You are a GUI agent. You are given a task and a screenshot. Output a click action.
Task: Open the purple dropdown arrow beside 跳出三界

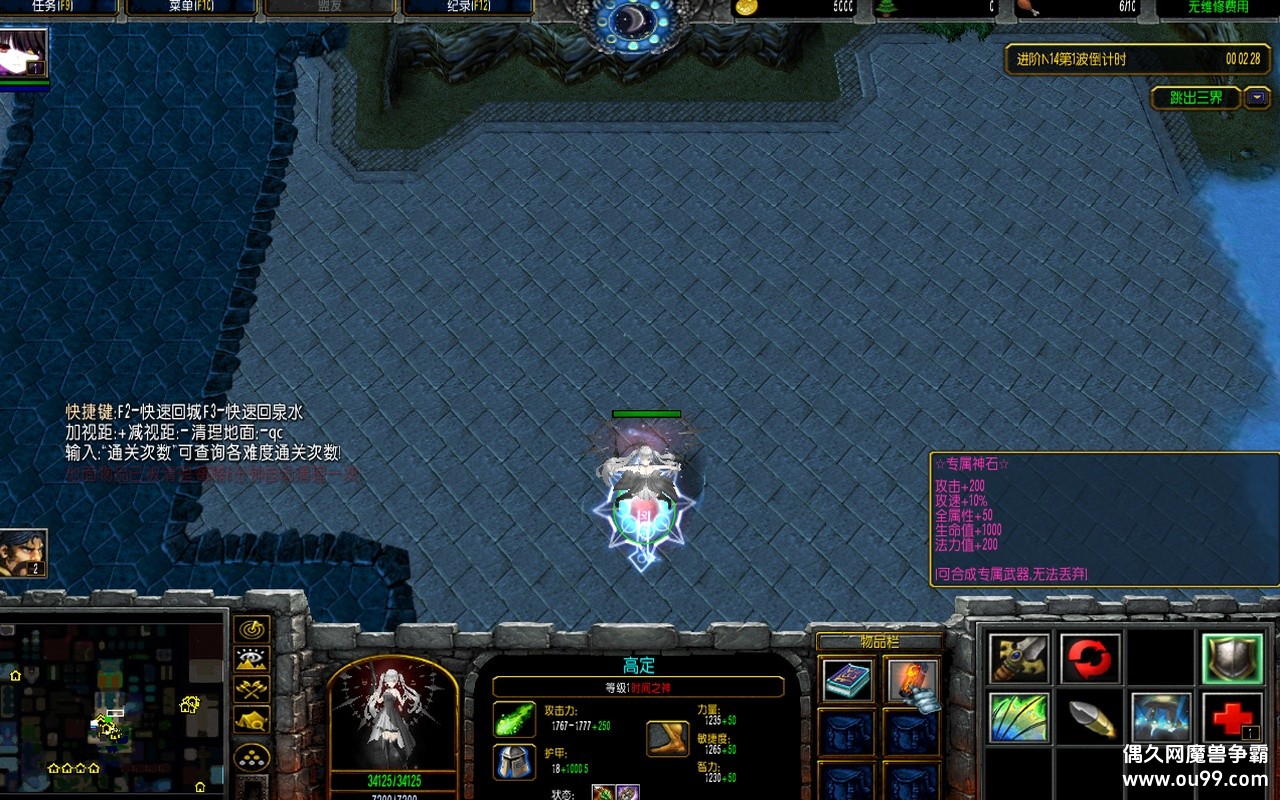point(1257,97)
